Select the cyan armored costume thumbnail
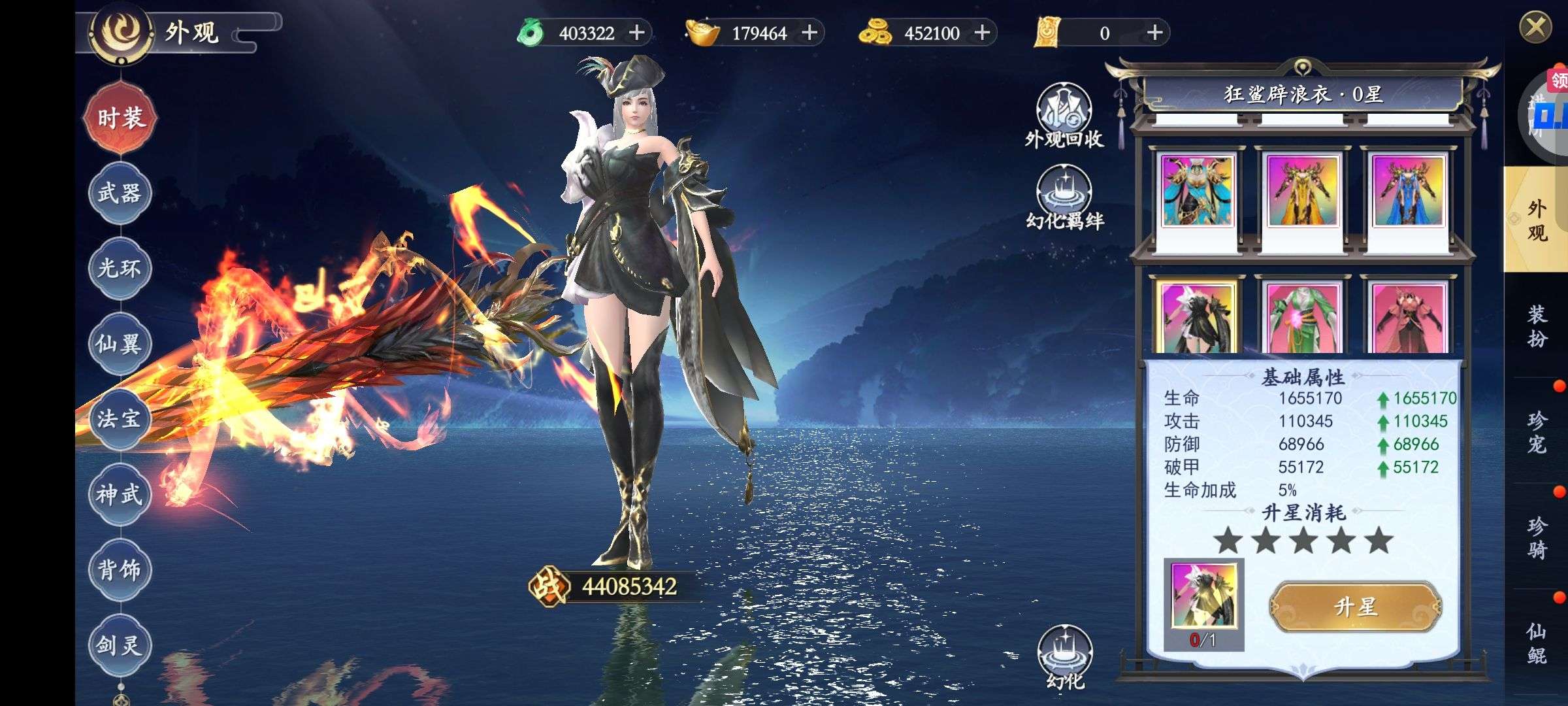Screen dimensions: 1568x706 pyautogui.click(x=1197, y=191)
